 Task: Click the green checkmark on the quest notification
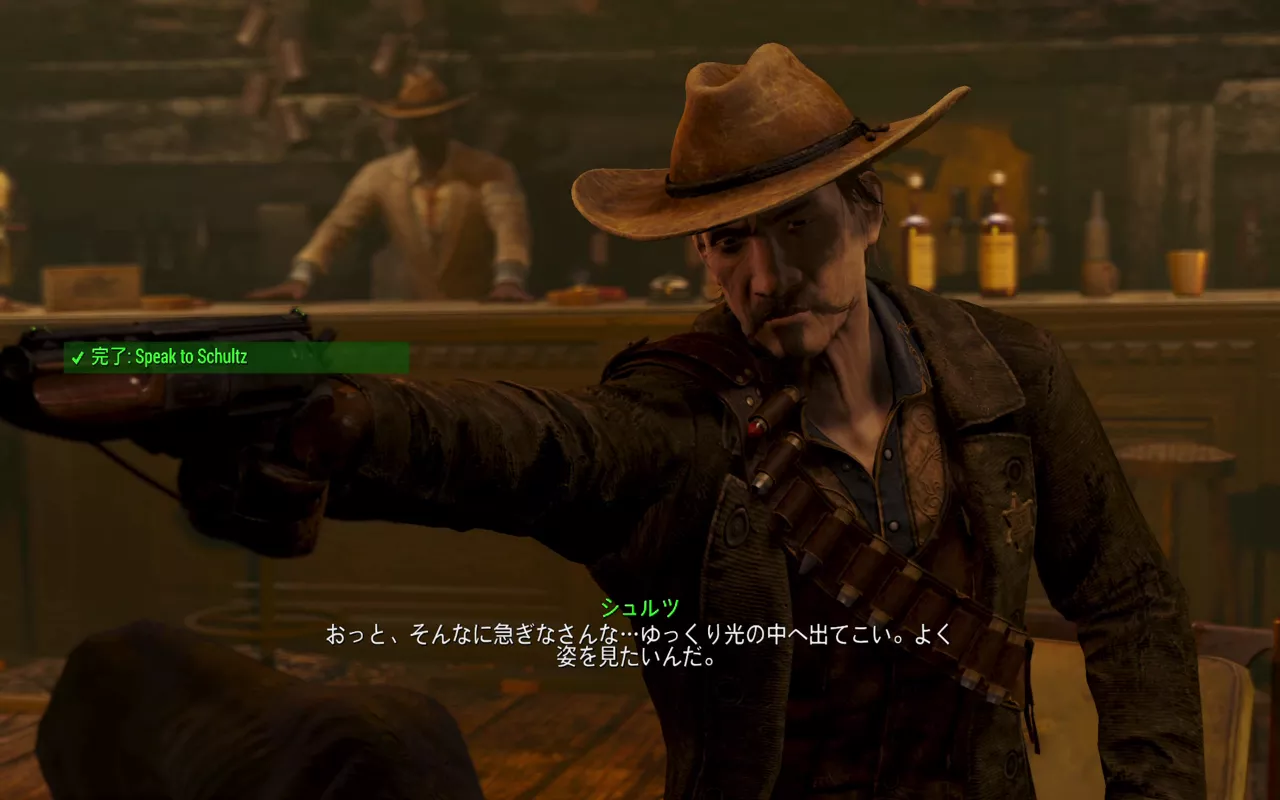tap(79, 356)
